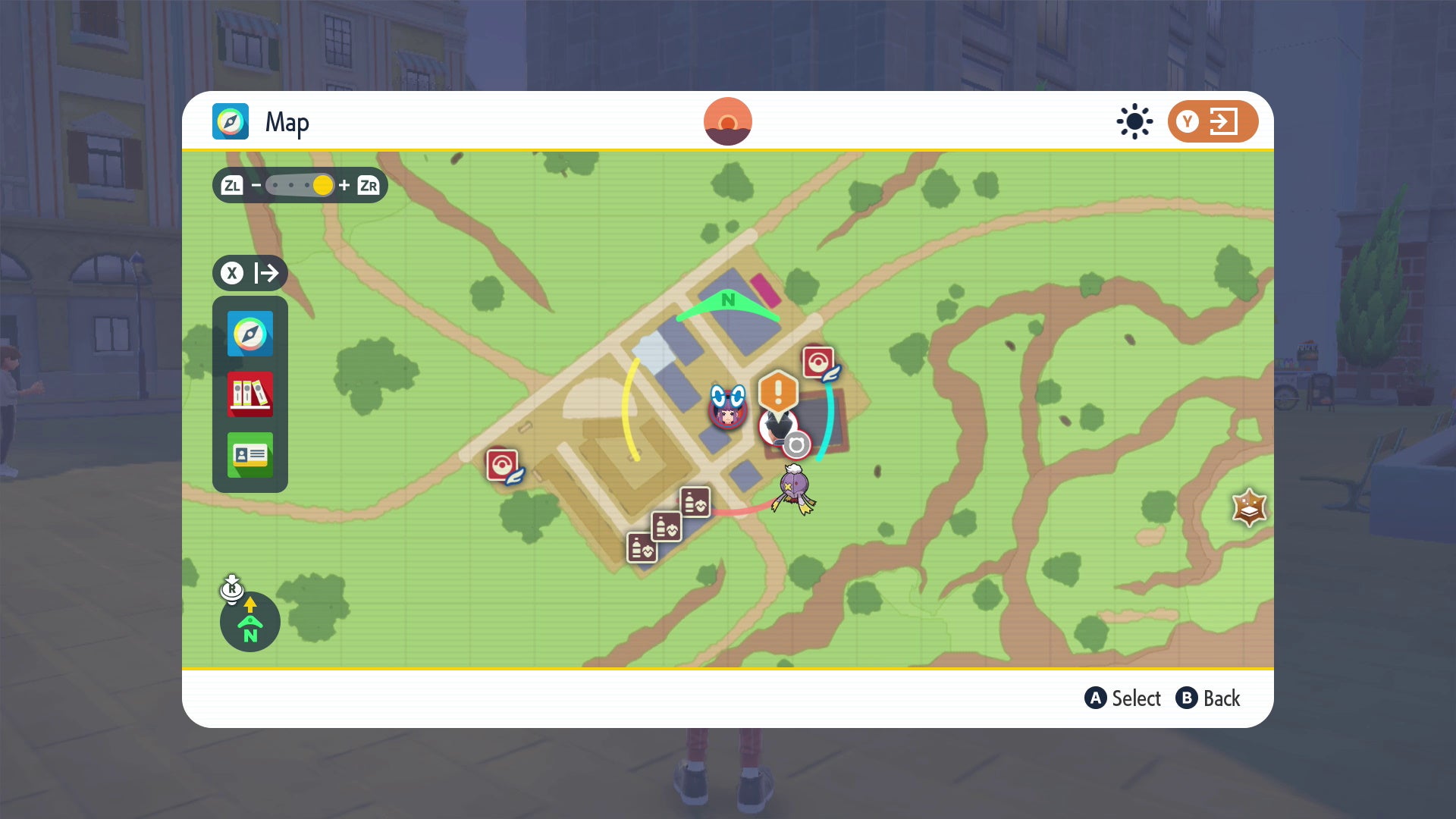The image size is (1456, 819).
Task: Click the Map title label
Action: (286, 121)
